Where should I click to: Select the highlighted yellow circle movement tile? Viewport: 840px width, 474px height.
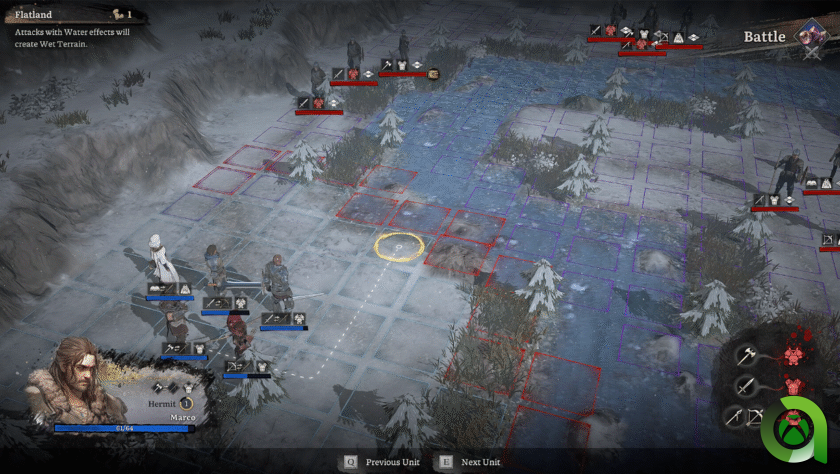[399, 244]
